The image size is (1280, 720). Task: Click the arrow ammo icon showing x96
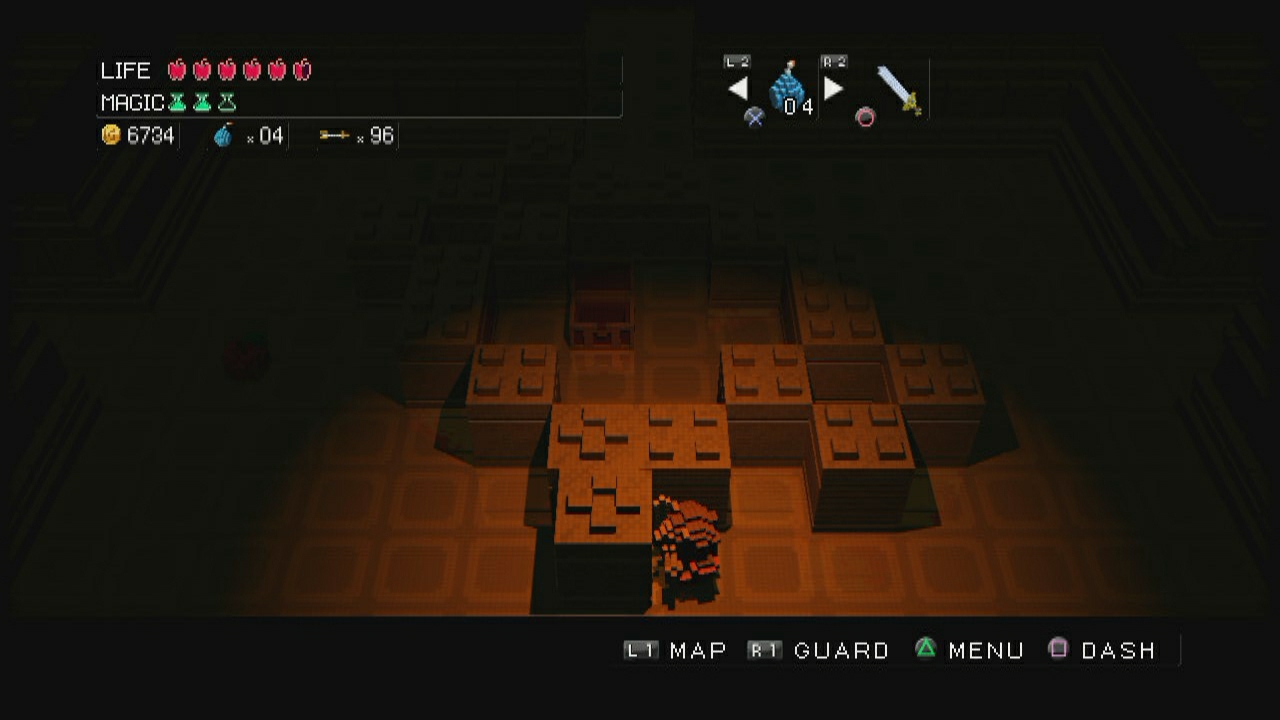click(335, 134)
